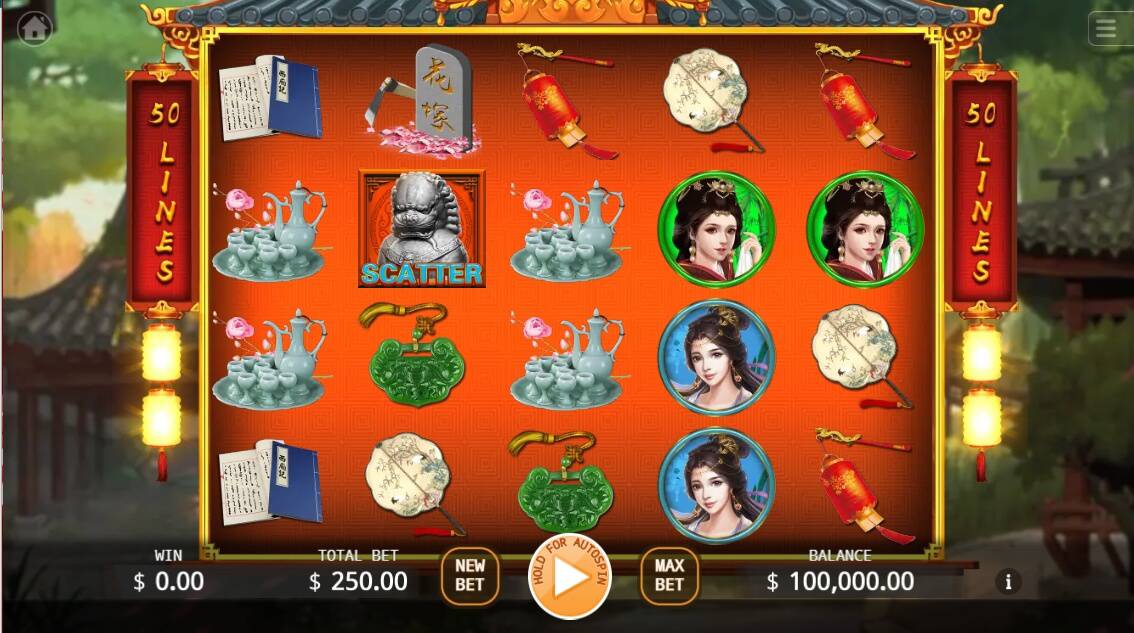Go to the home screen
Viewport: 1134px width, 633px height.
pos(35,28)
